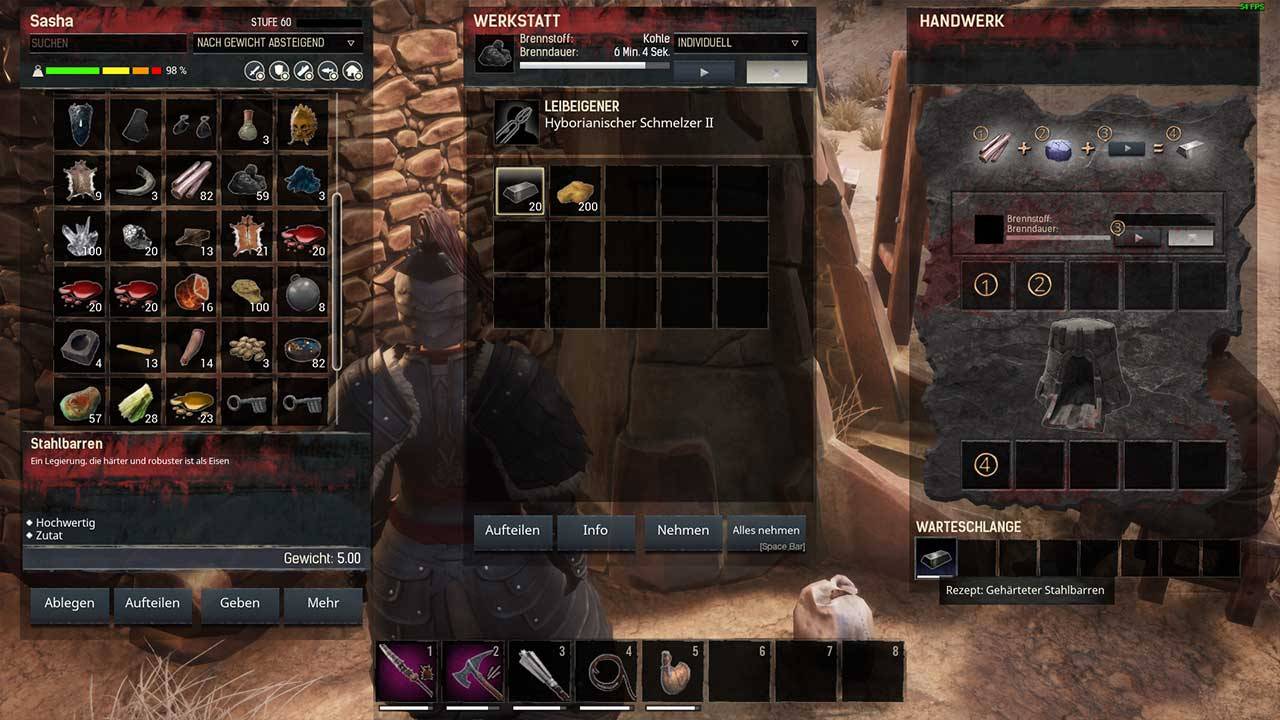Take everything with Alles nehmen

pyautogui.click(x=766, y=530)
